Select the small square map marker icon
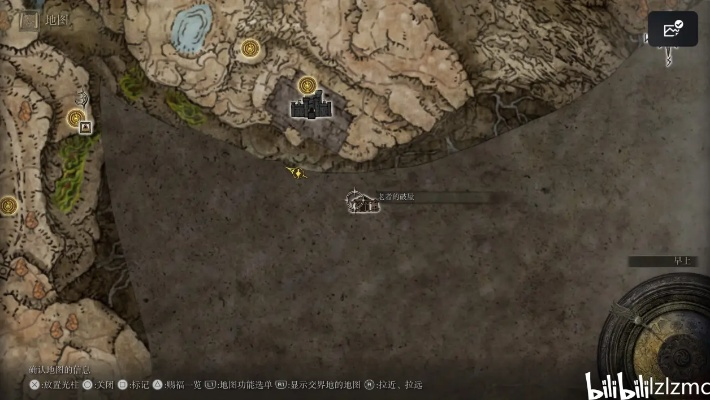Screen dimensions: 710x400 coord(85,128)
